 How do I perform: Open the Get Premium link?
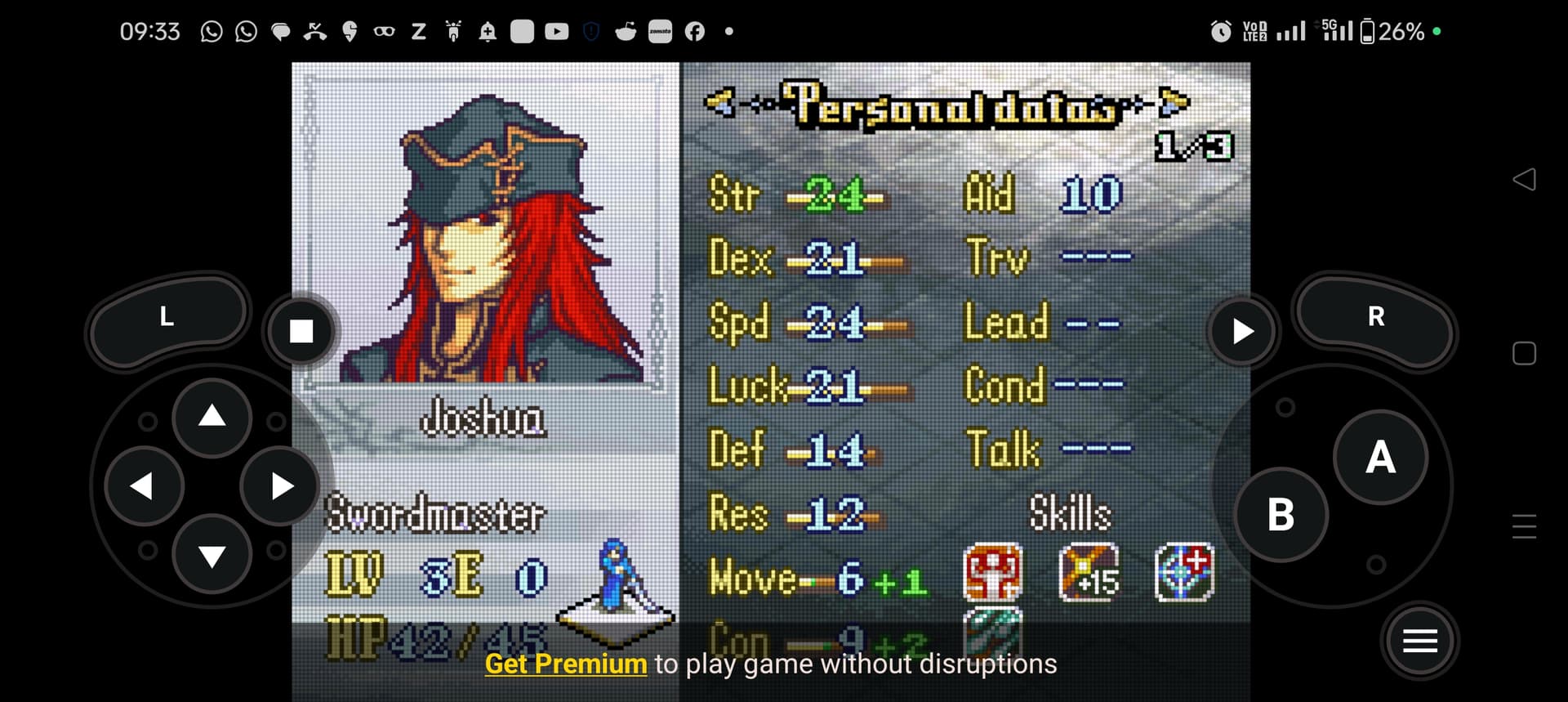[564, 664]
